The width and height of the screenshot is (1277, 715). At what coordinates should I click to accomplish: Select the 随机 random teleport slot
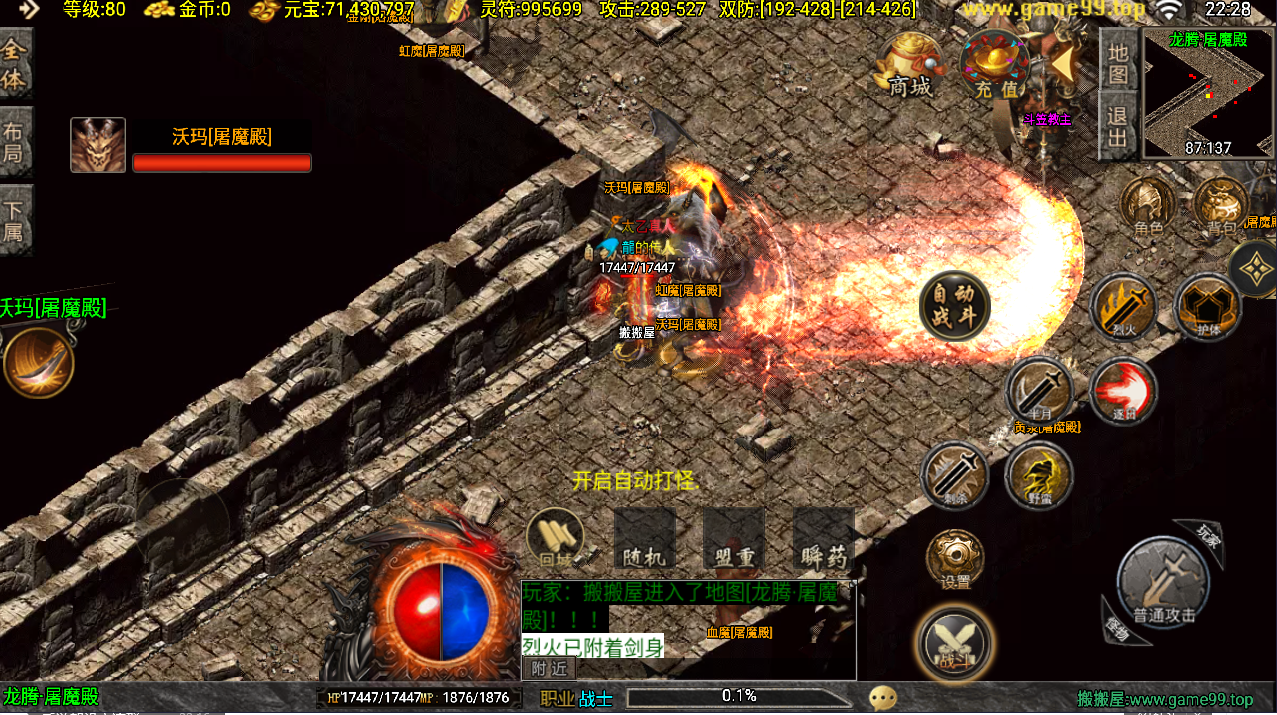click(x=644, y=539)
